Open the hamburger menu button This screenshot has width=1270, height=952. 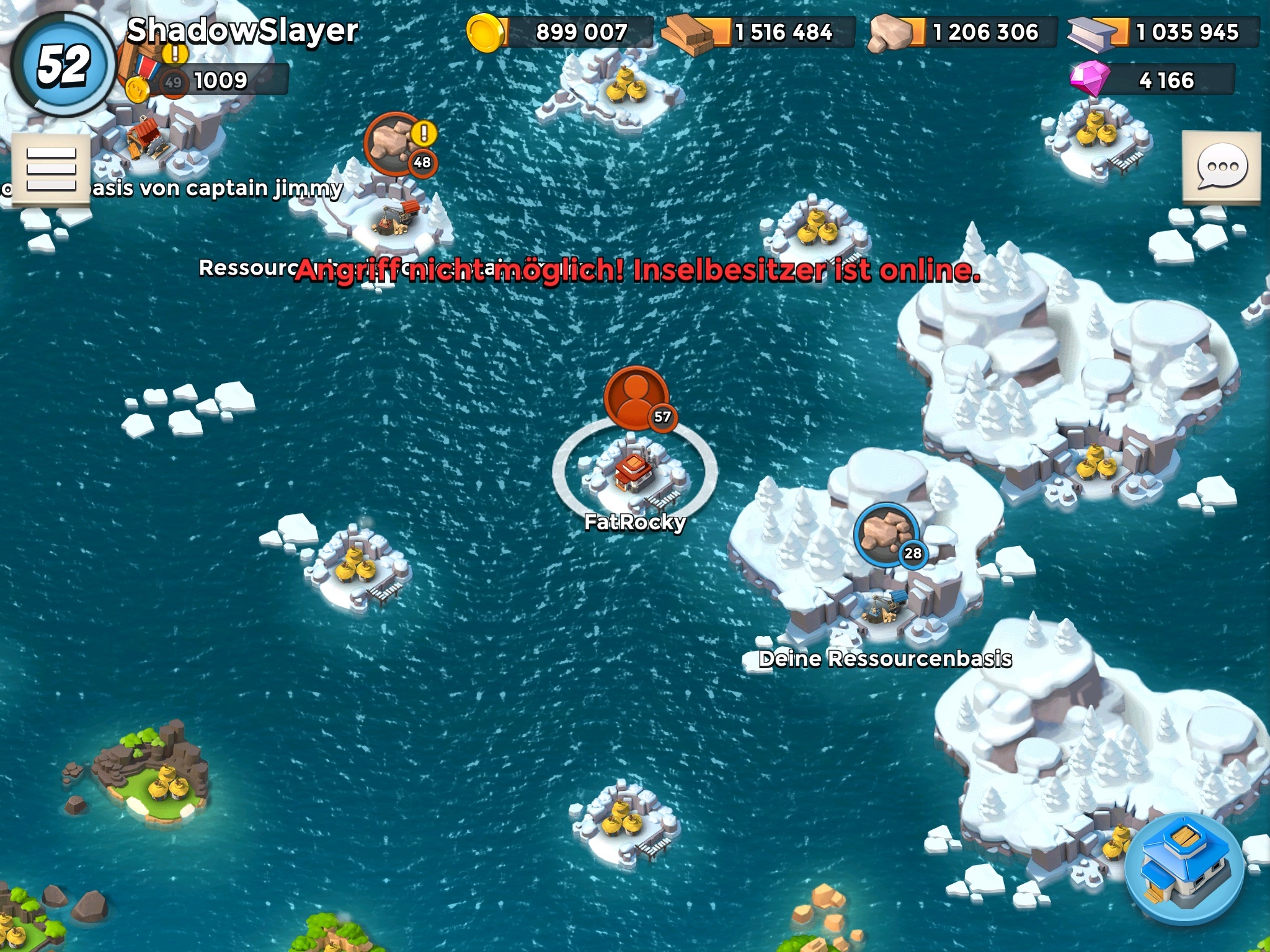tap(51, 169)
